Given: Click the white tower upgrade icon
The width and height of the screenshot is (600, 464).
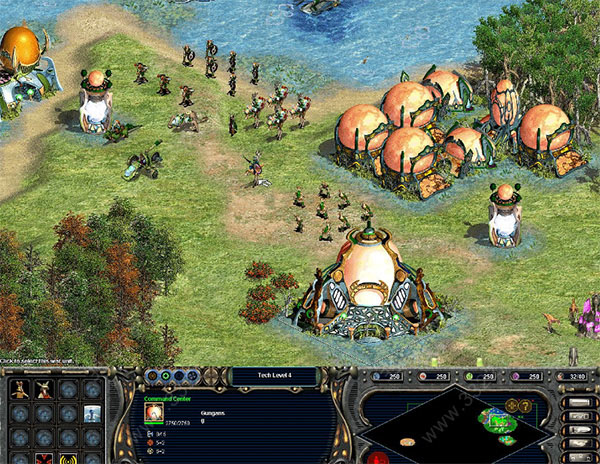Looking at the screenshot, I should pyautogui.click(x=92, y=413).
